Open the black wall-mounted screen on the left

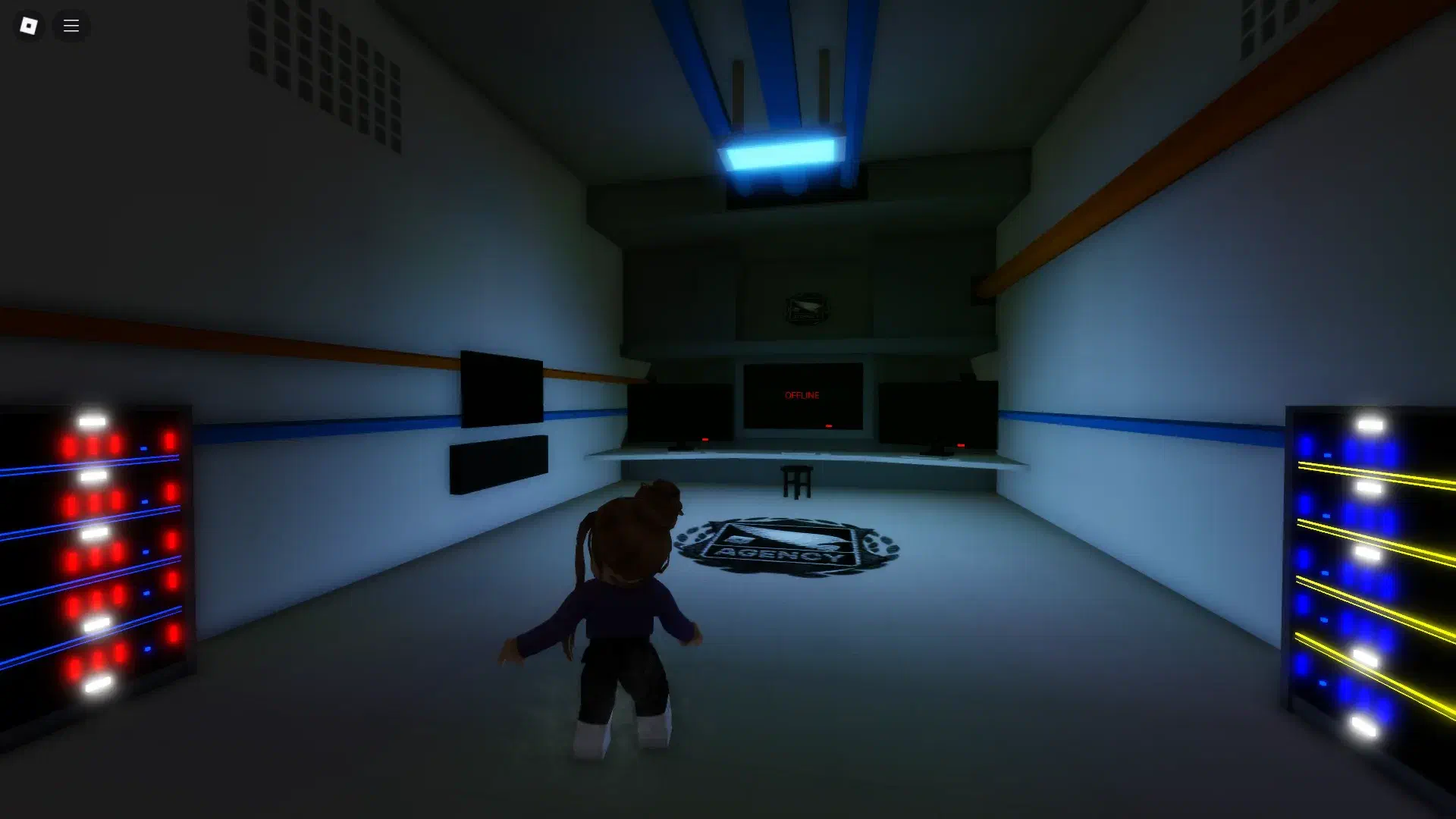pos(500,387)
